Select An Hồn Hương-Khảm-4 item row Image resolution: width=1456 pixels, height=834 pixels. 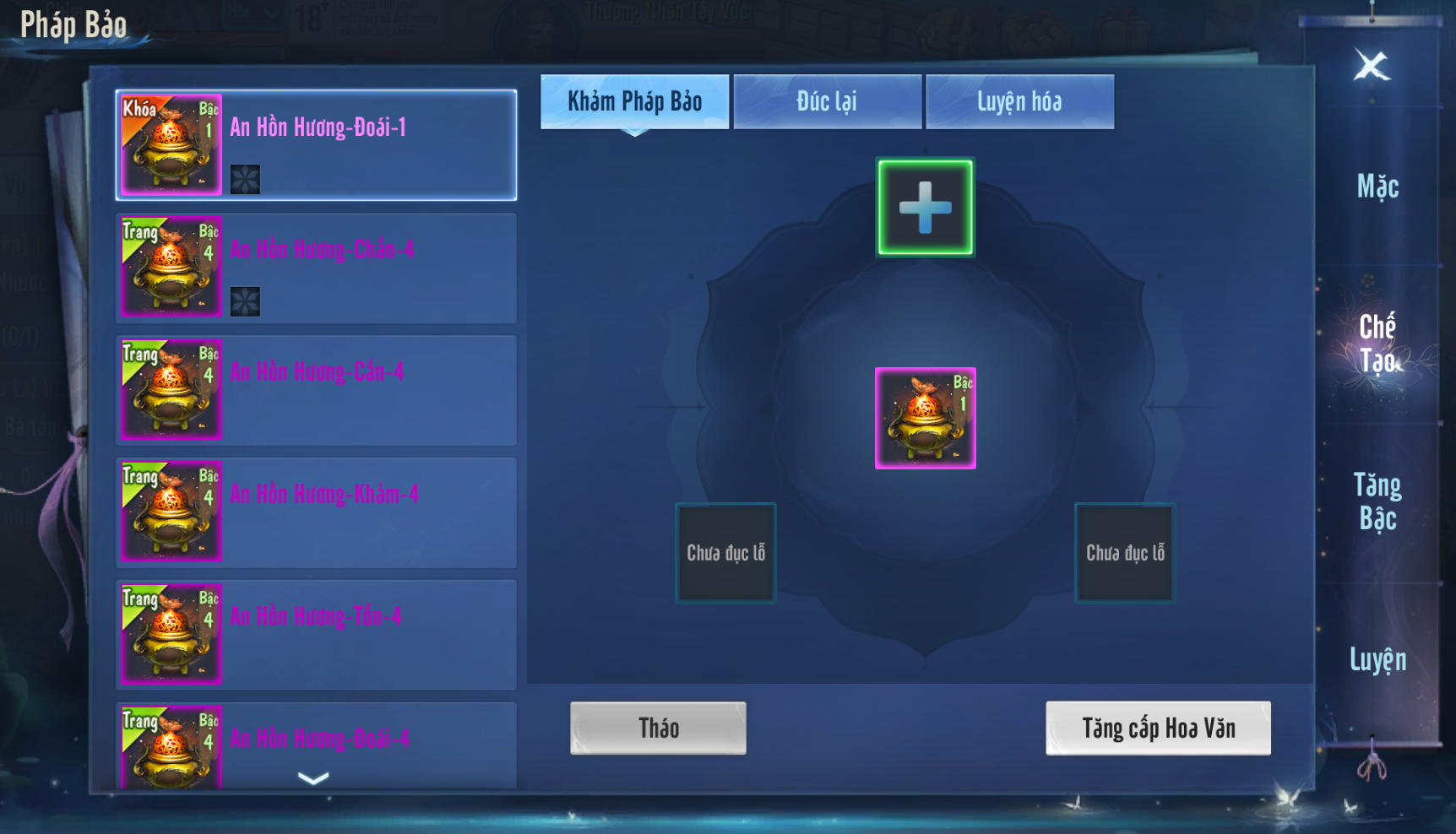click(316, 512)
